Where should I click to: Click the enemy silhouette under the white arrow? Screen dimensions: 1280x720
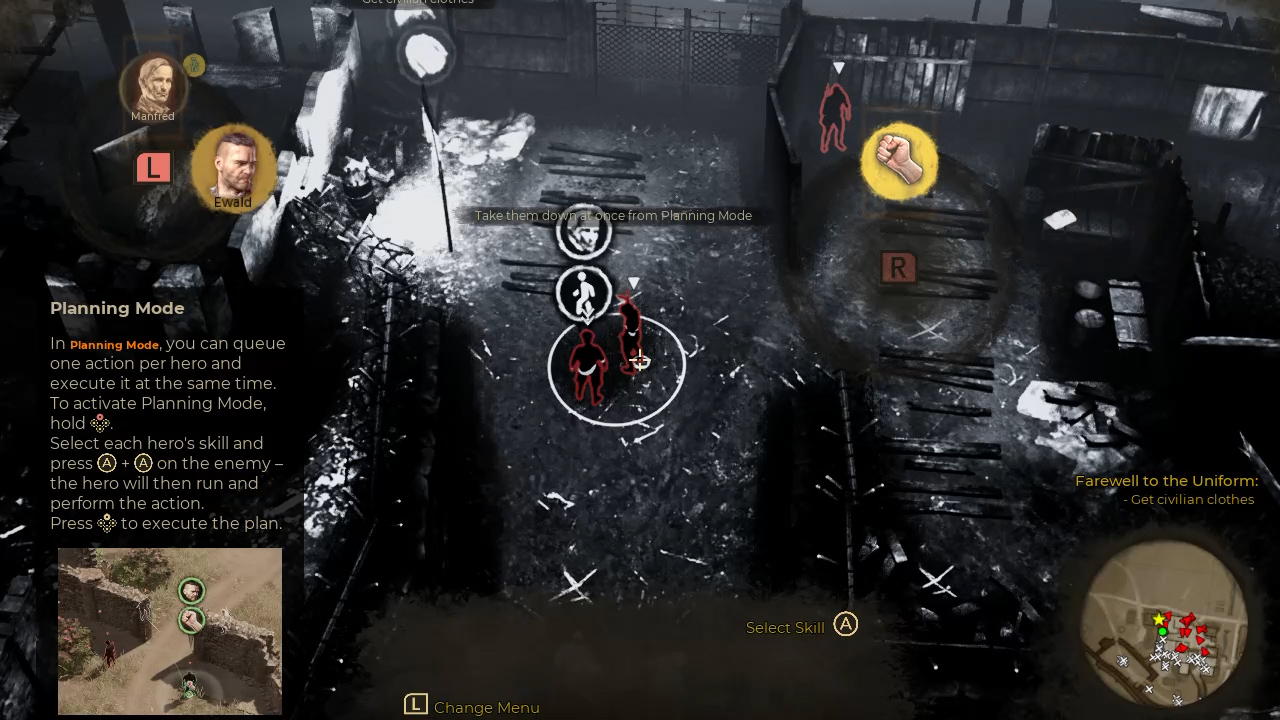click(x=834, y=115)
